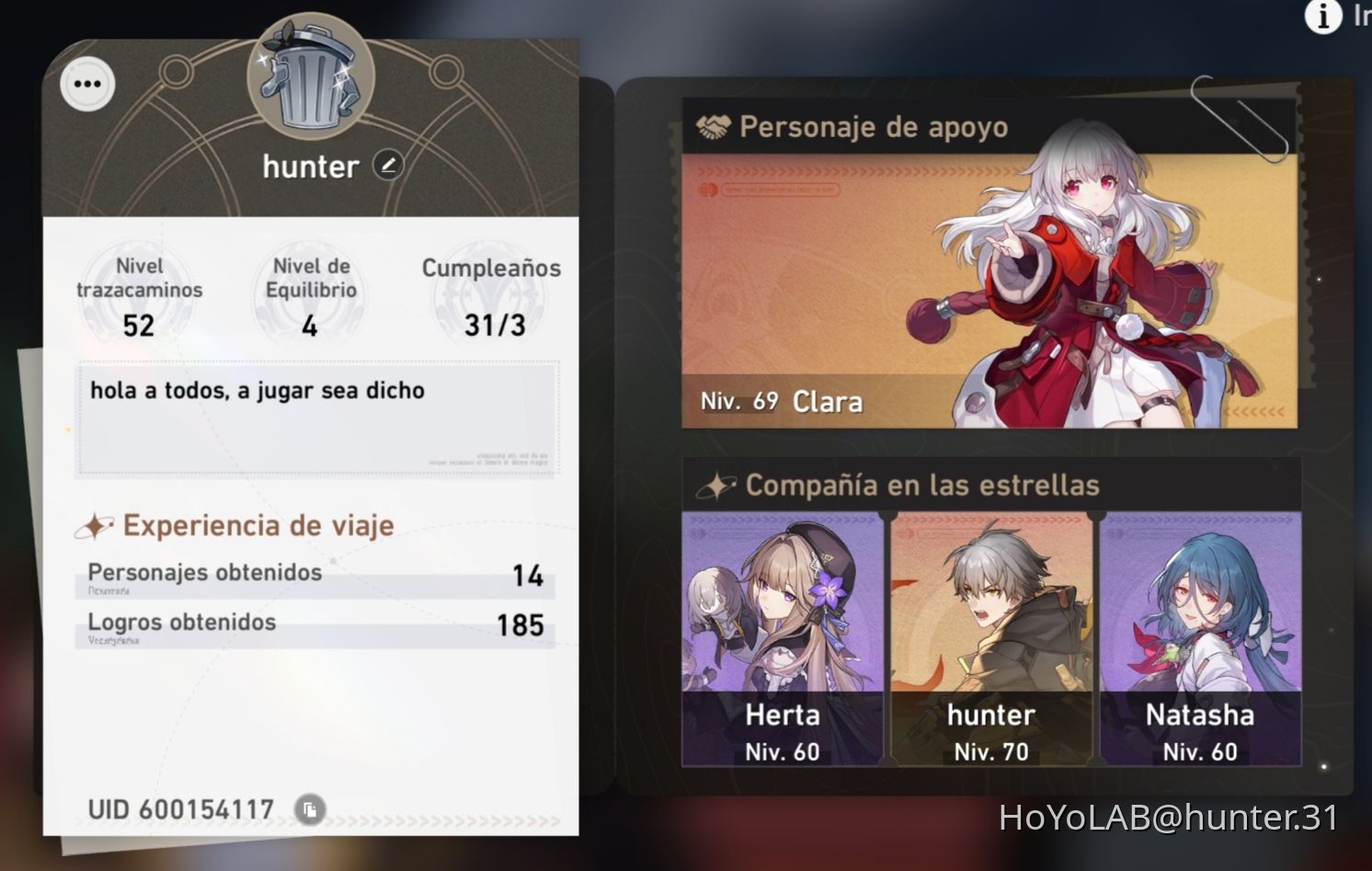Select the Natasha Niv. 60 character card
Image resolution: width=1372 pixels, height=871 pixels.
point(1198,644)
